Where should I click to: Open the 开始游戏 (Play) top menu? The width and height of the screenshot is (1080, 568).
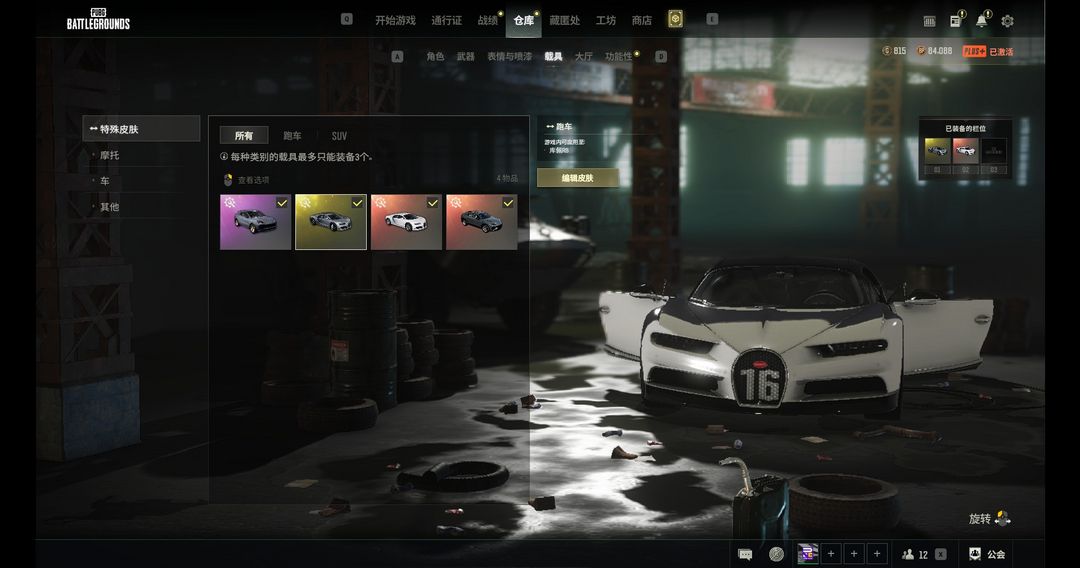(395, 20)
